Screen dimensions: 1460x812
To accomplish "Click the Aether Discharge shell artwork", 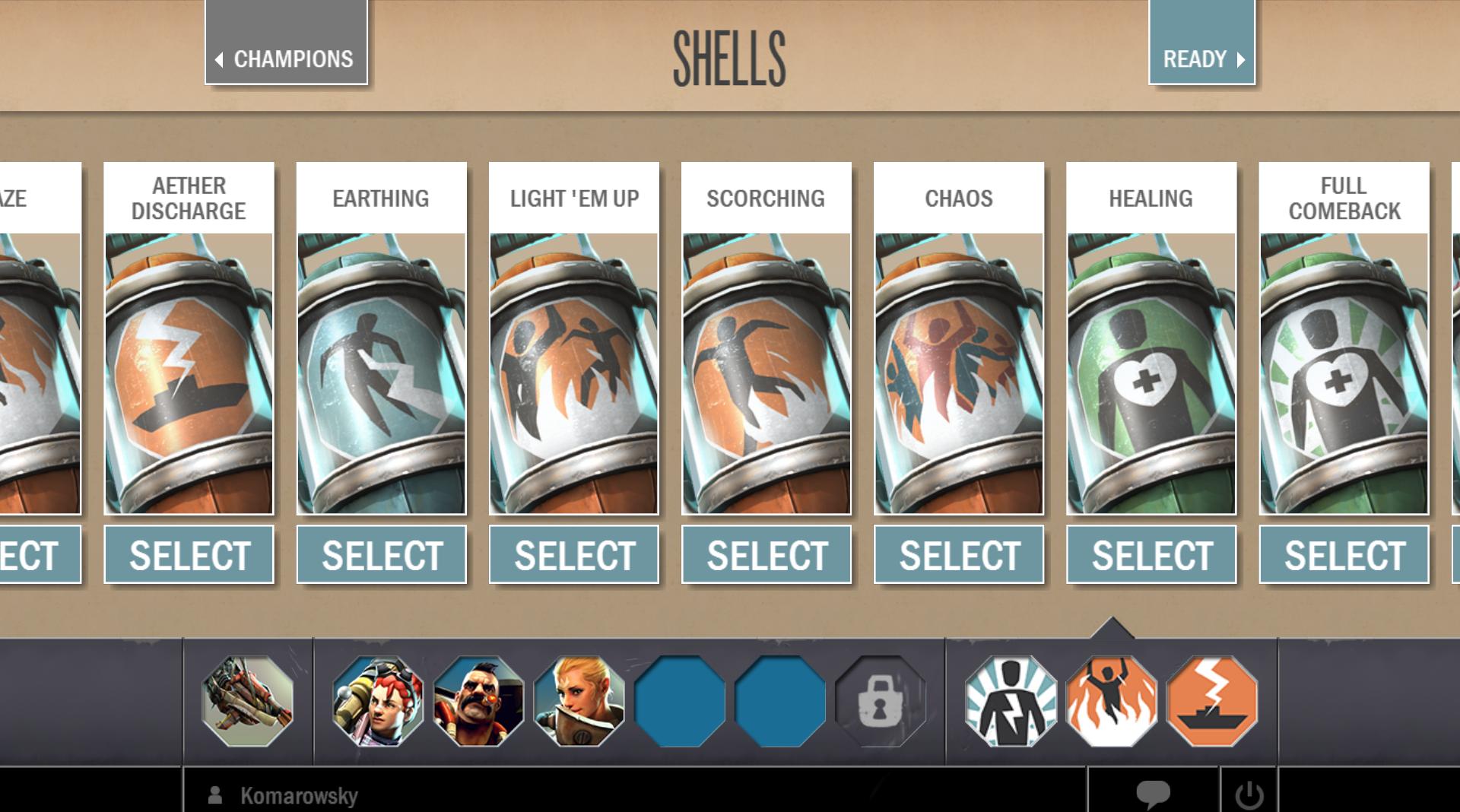I will click(189, 373).
